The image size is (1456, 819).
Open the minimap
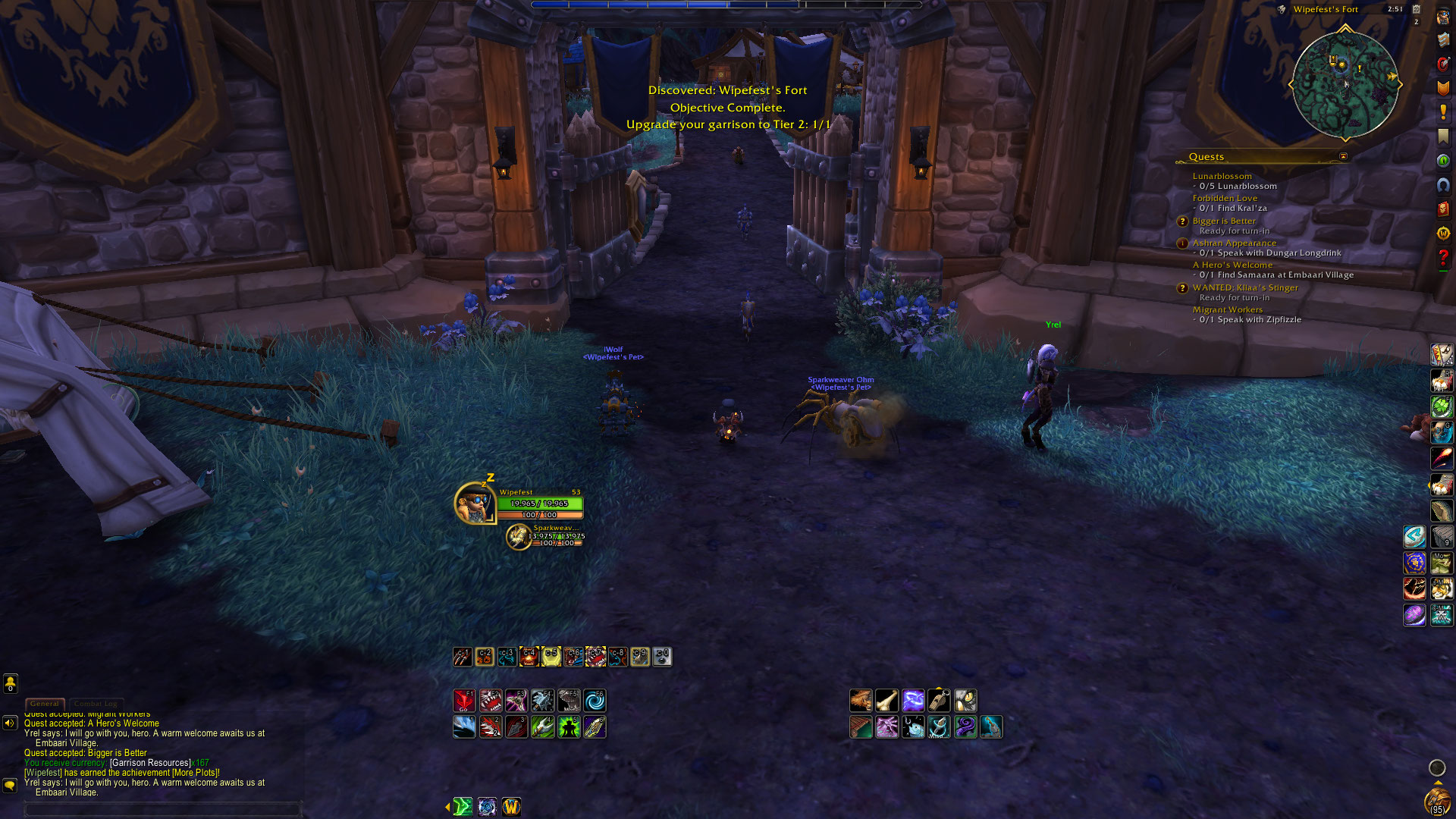(x=1345, y=84)
